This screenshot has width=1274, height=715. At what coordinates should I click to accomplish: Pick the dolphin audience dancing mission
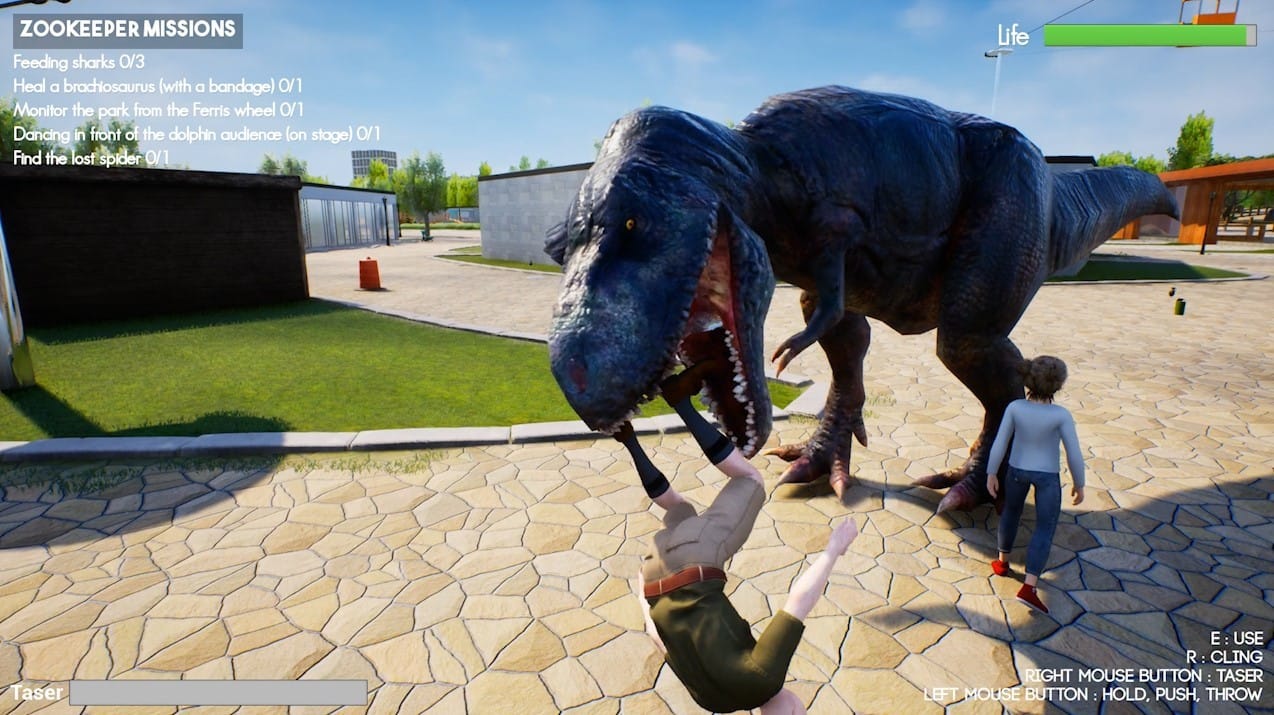tap(196, 134)
